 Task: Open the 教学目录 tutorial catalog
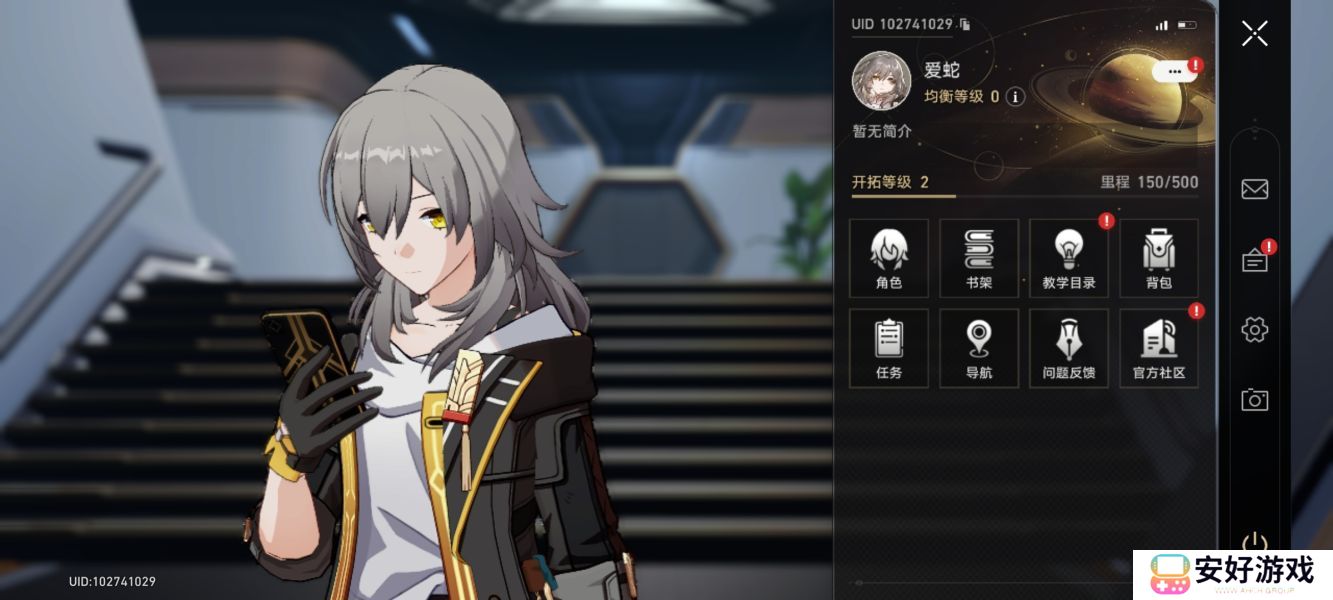pos(1068,258)
